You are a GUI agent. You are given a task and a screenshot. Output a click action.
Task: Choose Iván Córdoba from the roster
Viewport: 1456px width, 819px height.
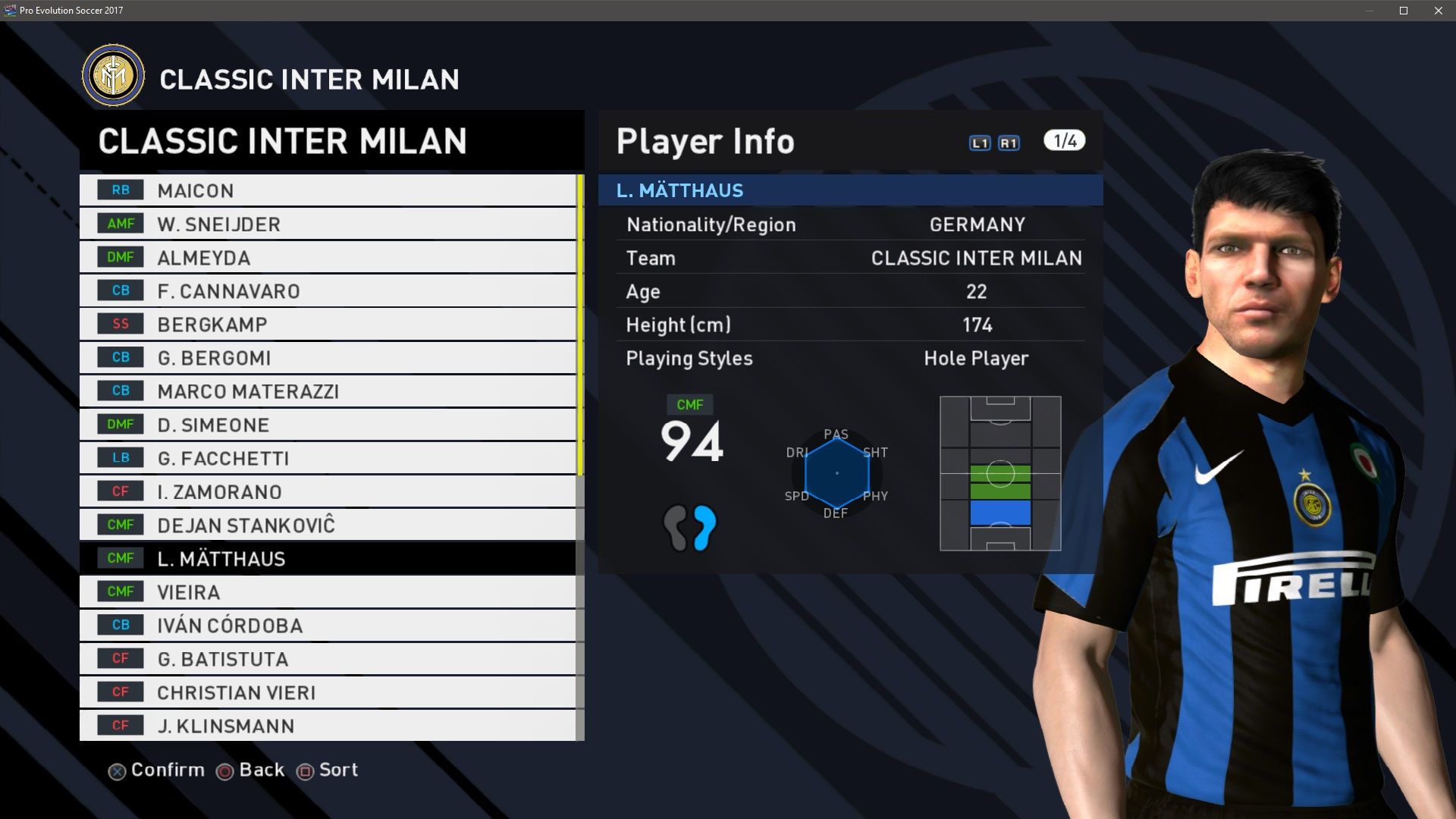point(328,625)
